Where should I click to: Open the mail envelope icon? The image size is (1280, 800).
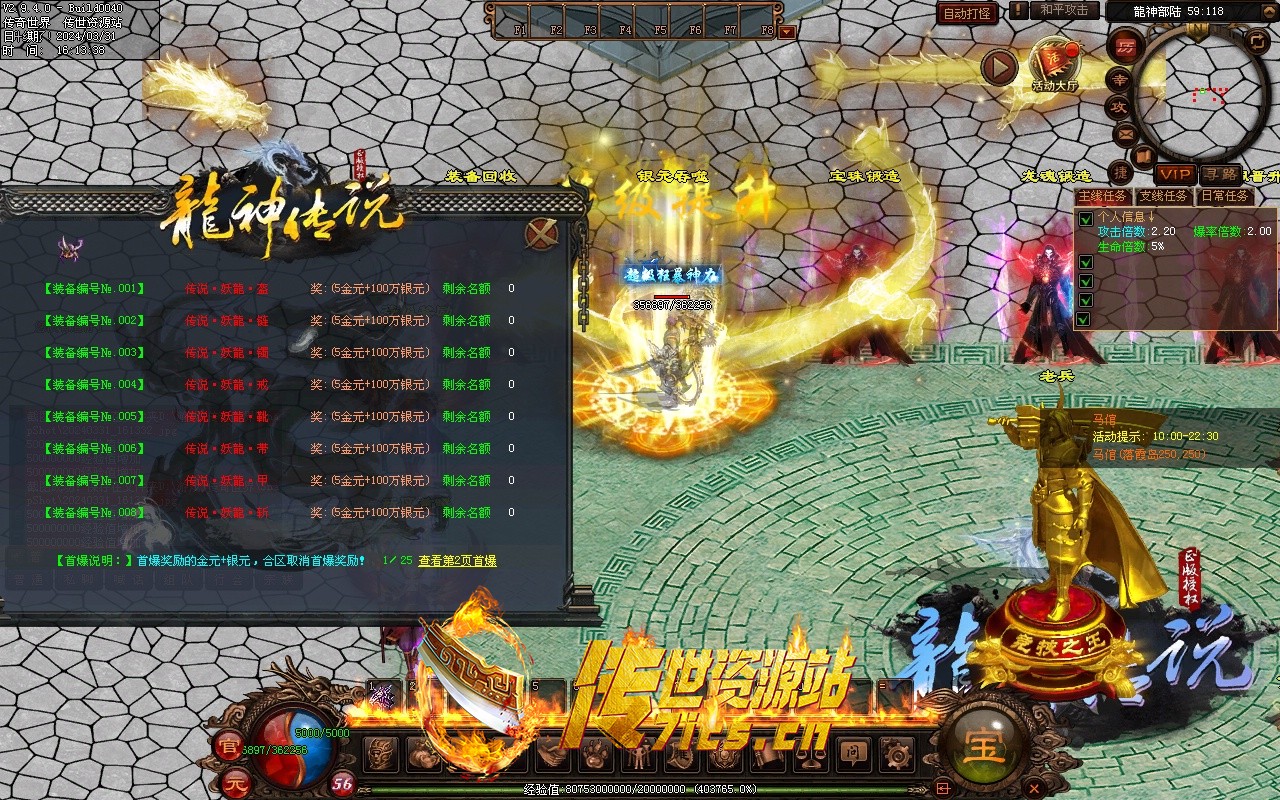pyautogui.click(x=1125, y=133)
